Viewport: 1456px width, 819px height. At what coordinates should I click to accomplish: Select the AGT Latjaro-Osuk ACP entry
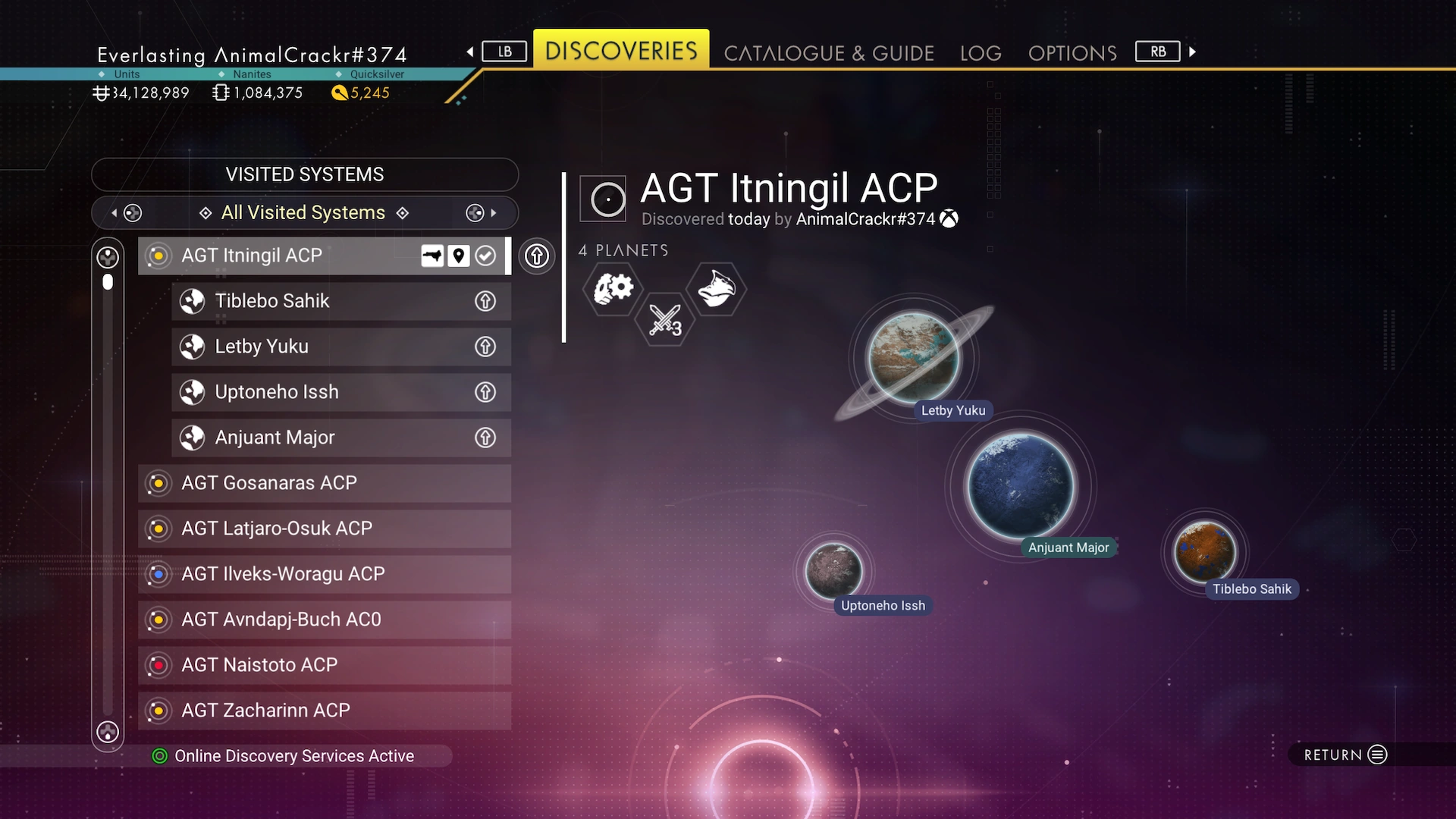pyautogui.click(x=324, y=529)
